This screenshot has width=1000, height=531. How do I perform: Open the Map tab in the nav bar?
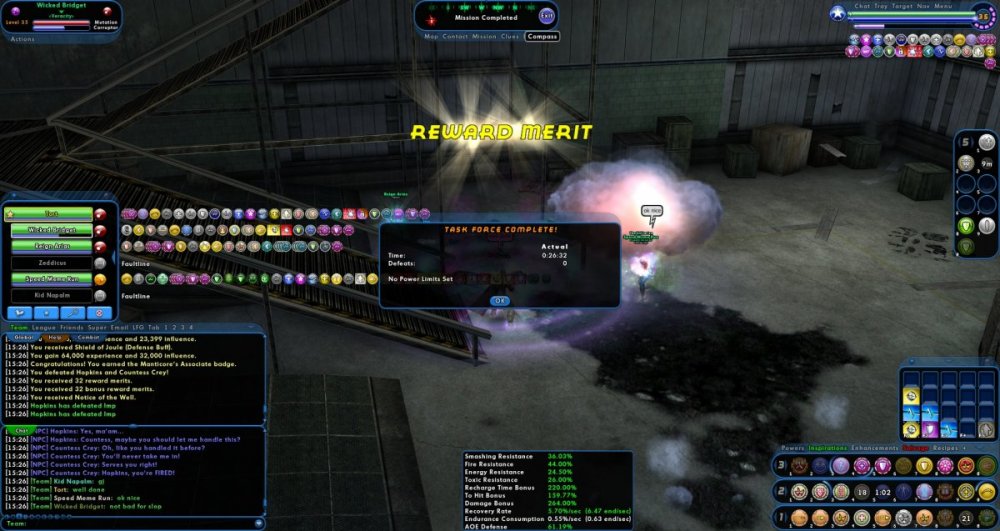431,36
